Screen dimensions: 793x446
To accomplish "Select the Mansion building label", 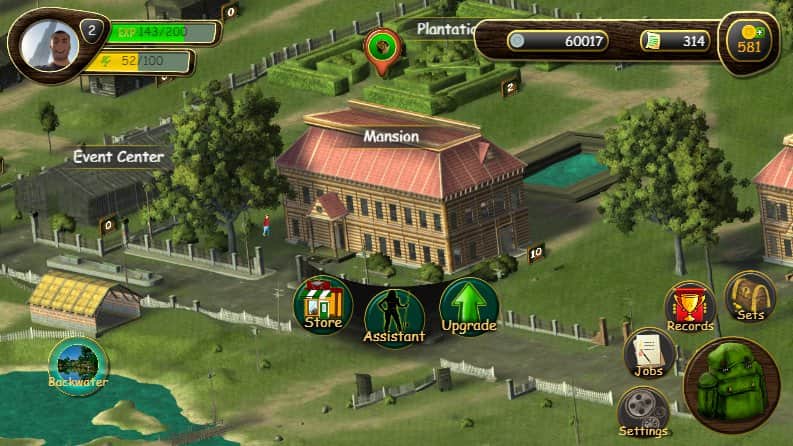I will 391,136.
